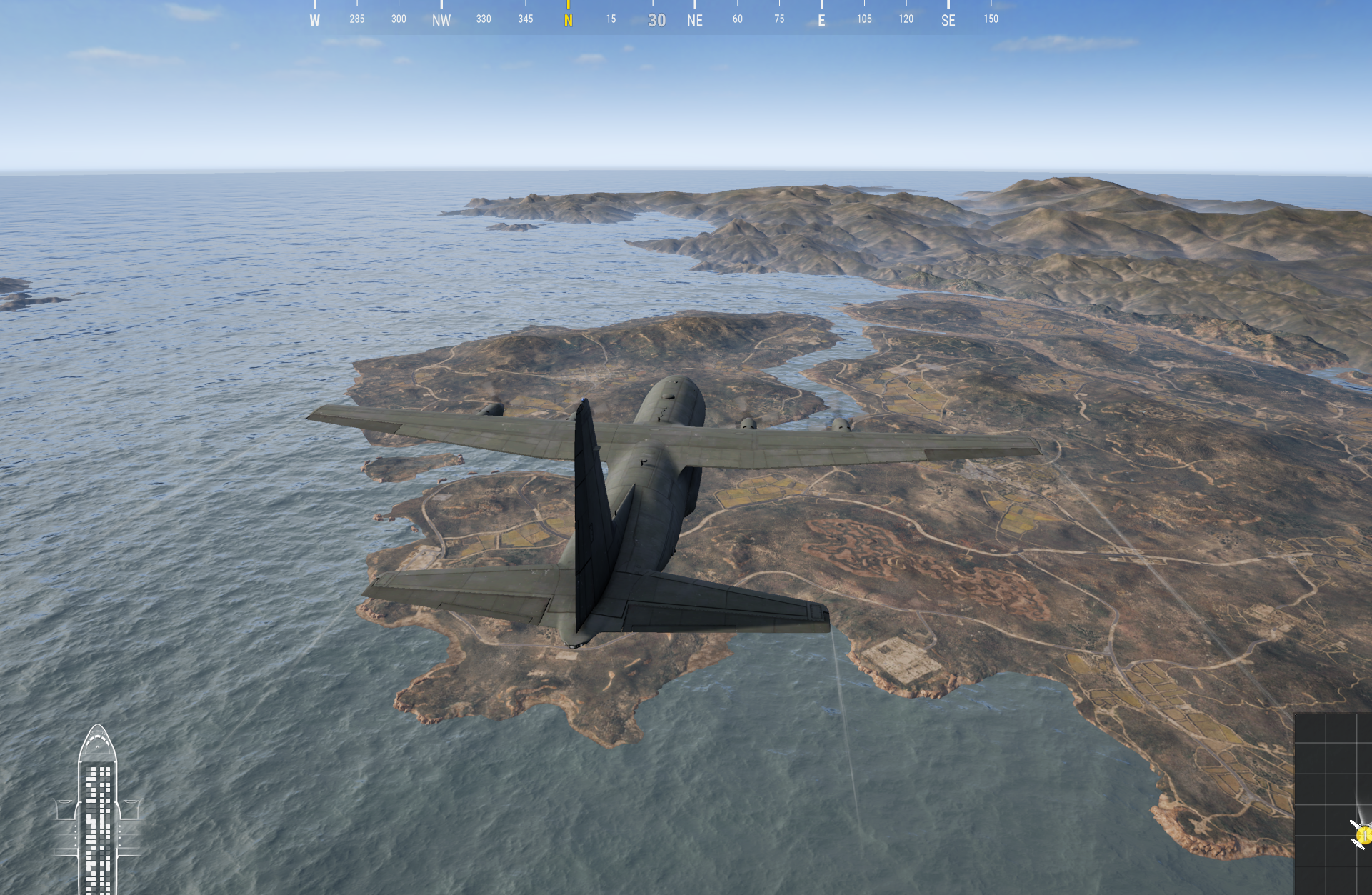Open the minimap in the corner
This screenshot has width=1372, height=895.
click(x=1333, y=803)
